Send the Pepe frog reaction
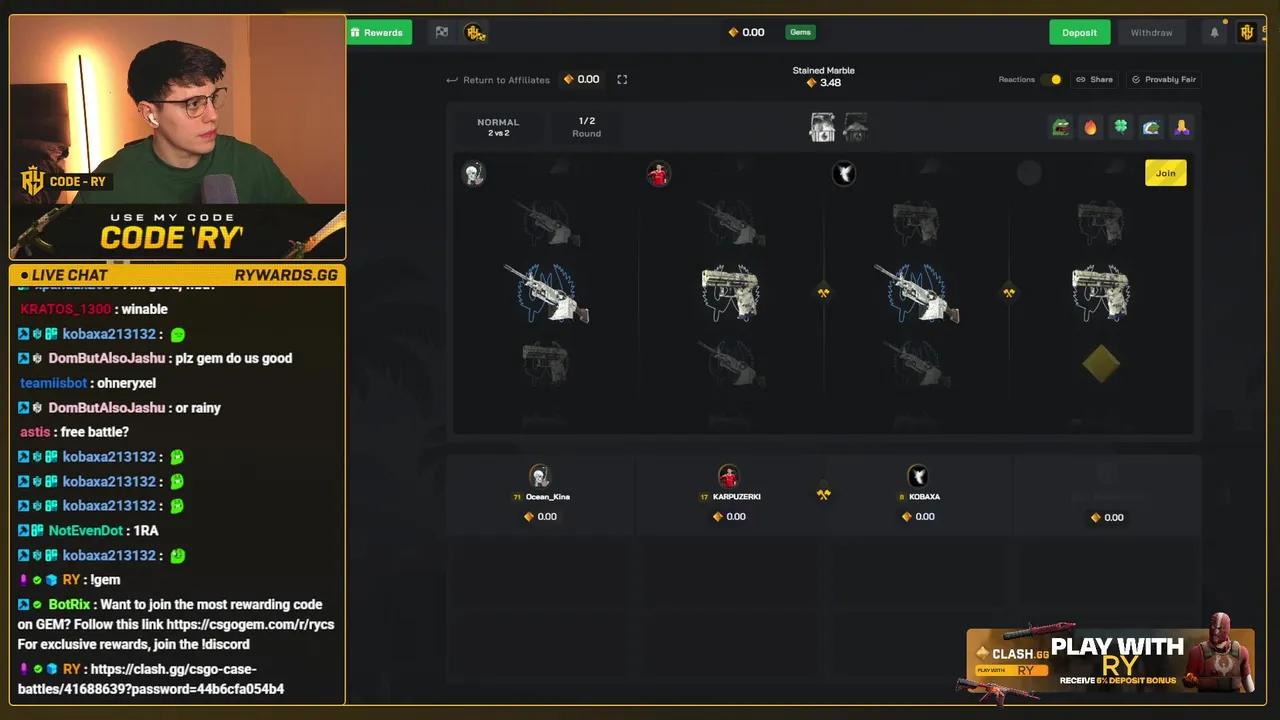 click(1060, 127)
